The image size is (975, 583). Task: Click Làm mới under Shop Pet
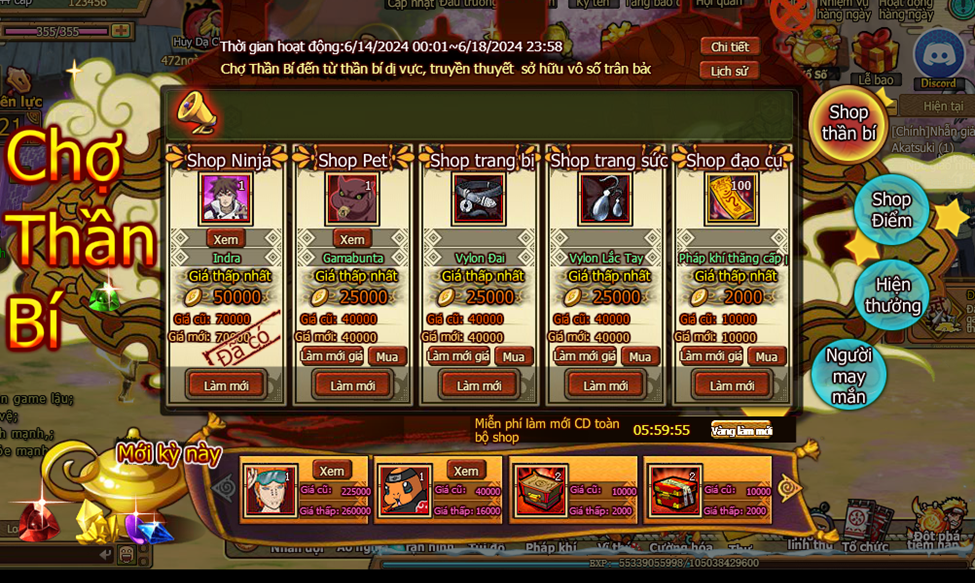352,385
